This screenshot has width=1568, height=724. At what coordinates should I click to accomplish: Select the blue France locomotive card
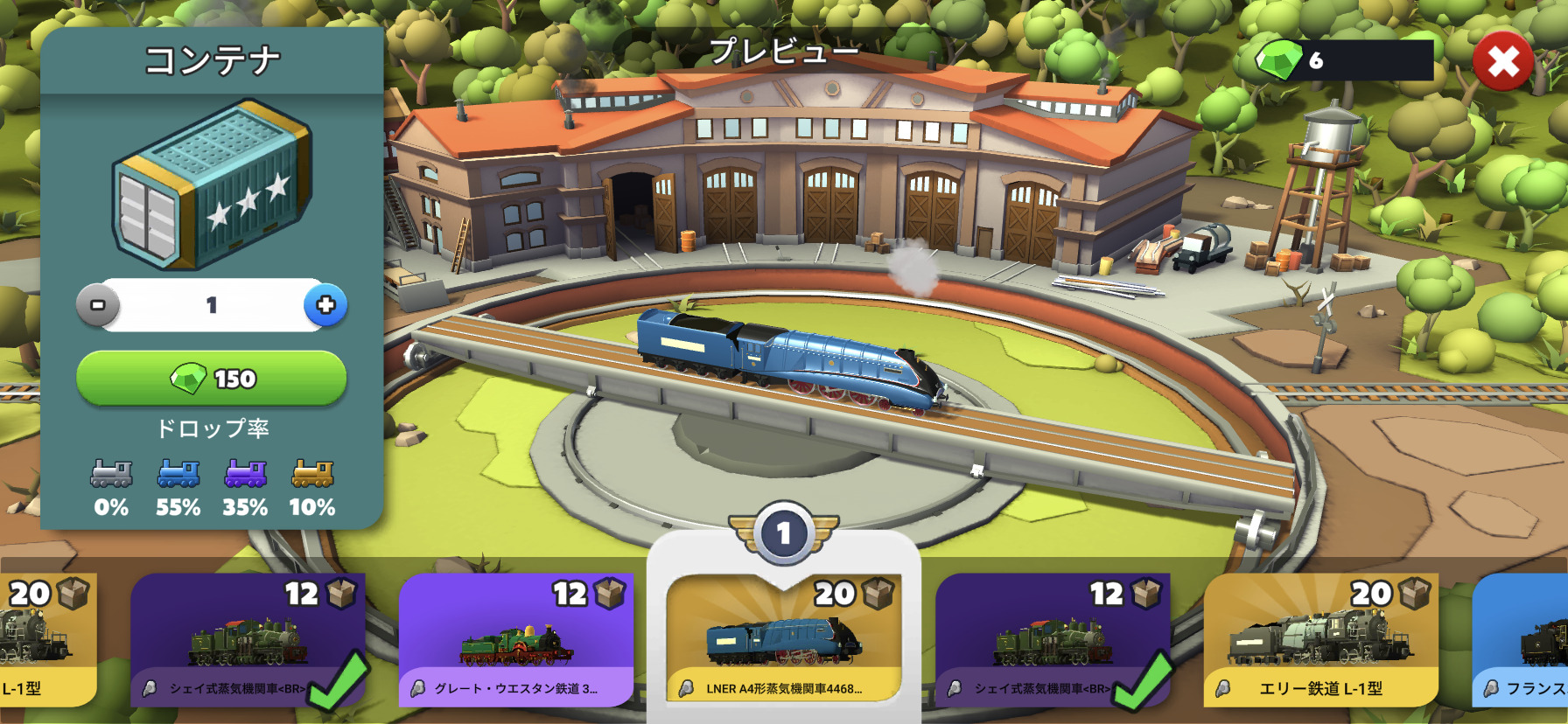(x=1521, y=640)
